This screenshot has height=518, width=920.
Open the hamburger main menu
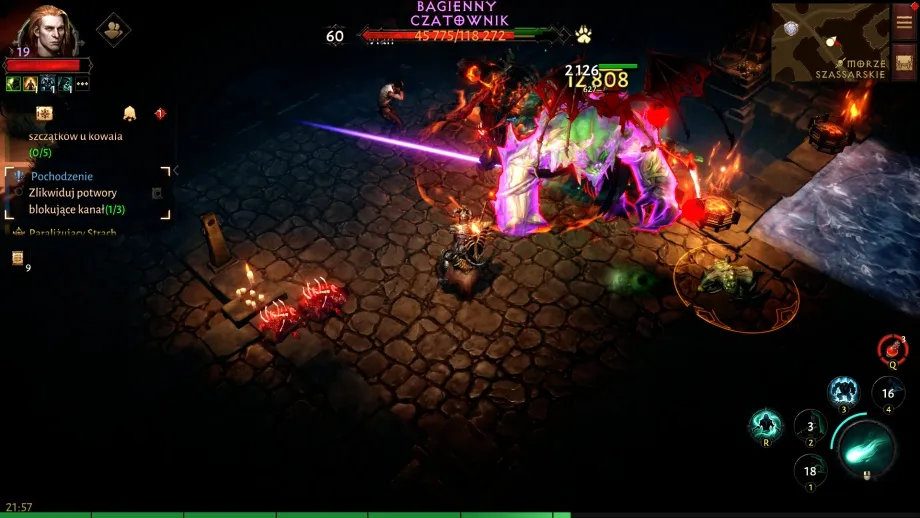pyautogui.click(x=904, y=22)
